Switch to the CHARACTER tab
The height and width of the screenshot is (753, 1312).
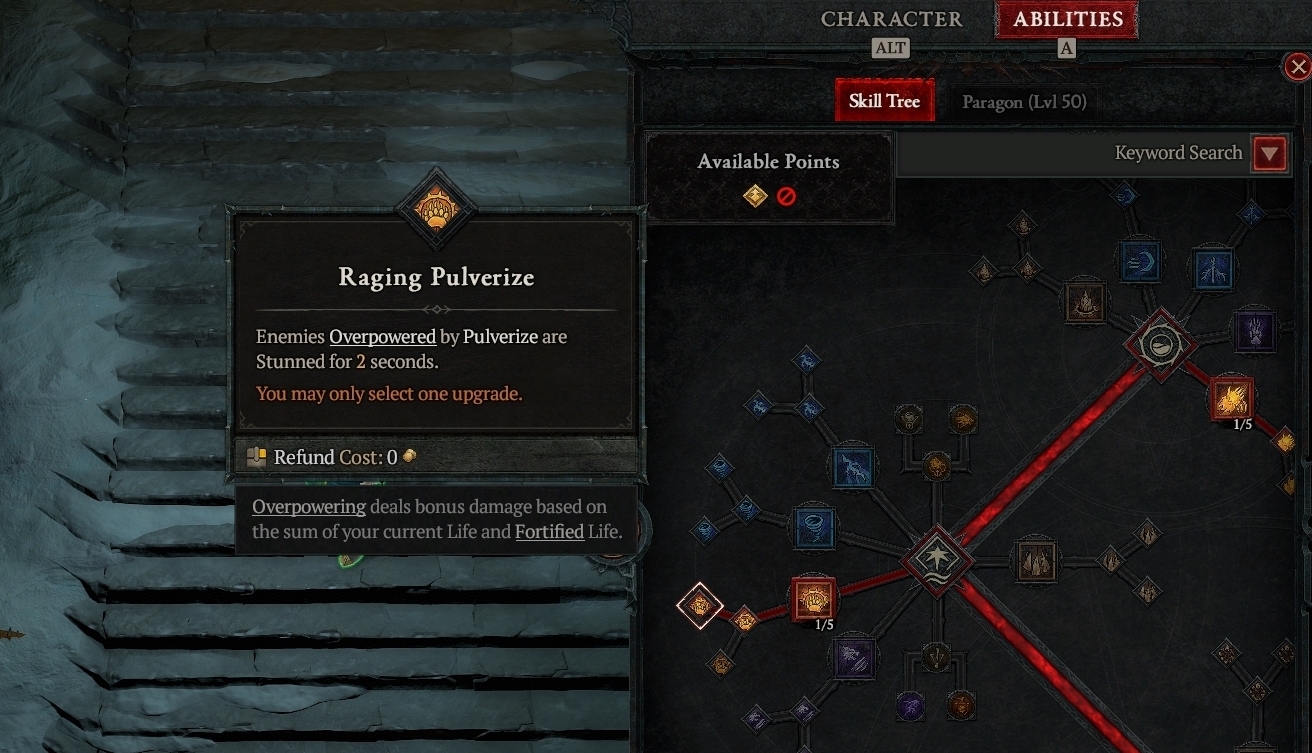click(x=891, y=18)
